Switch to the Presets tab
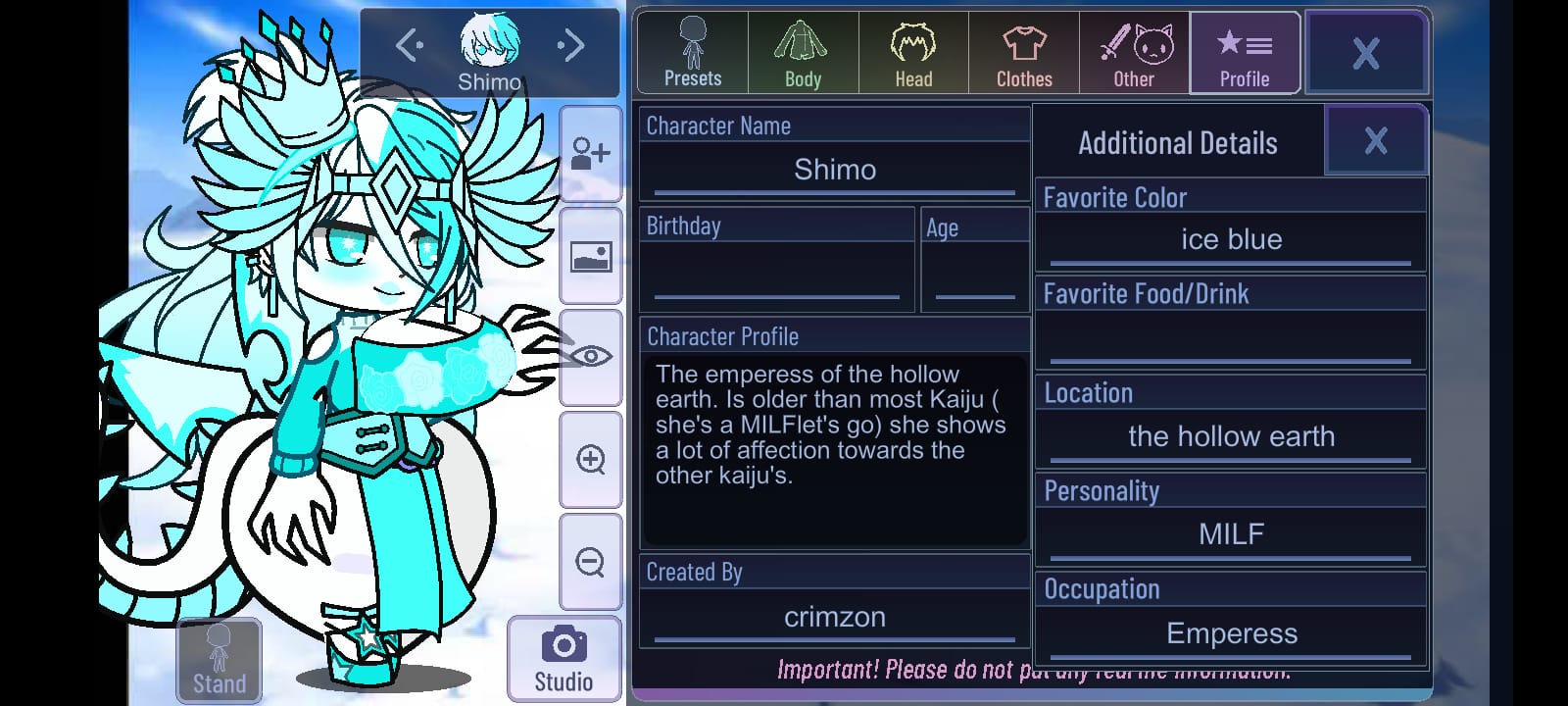 tap(693, 53)
